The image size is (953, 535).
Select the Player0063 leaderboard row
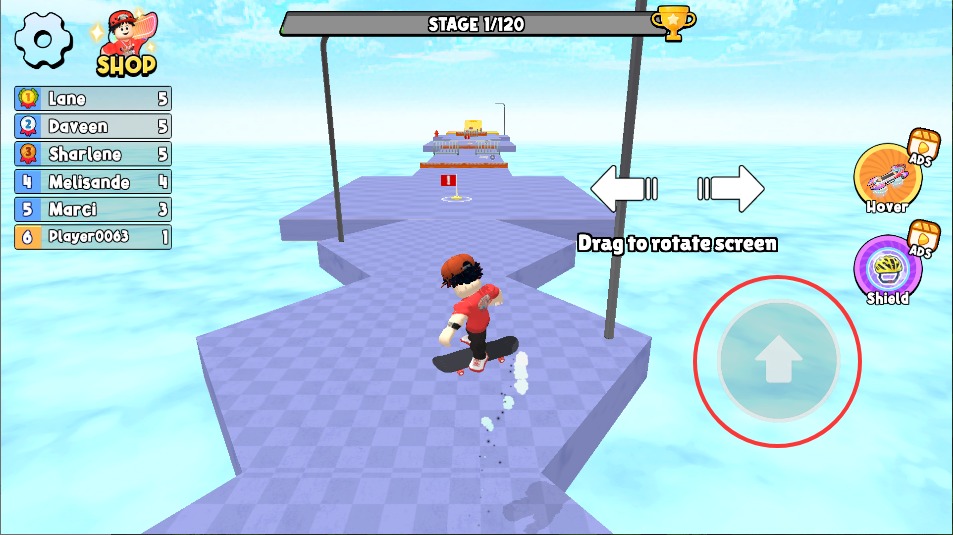pyautogui.click(x=92, y=237)
